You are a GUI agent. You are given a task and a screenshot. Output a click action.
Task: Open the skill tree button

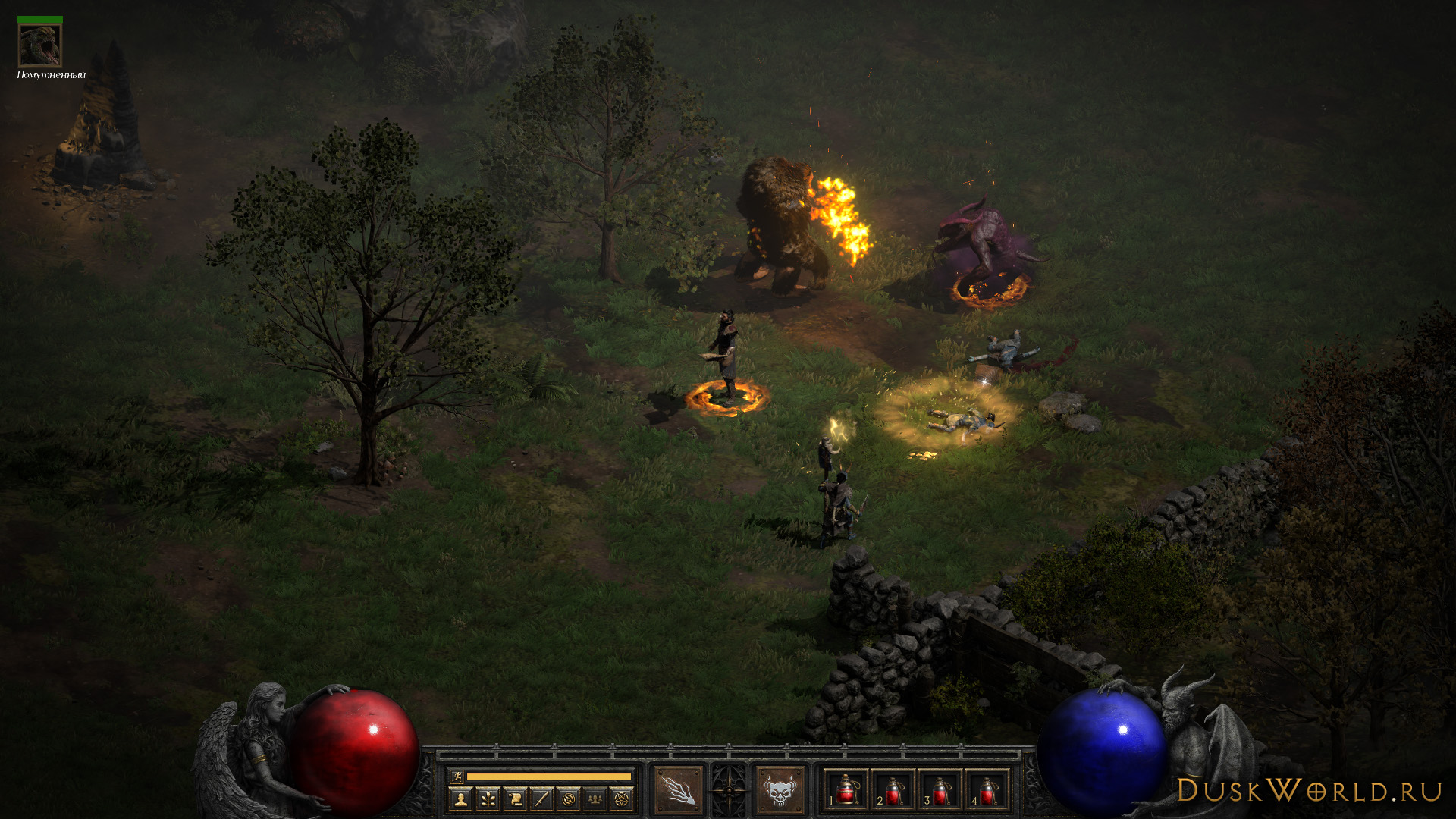tap(488, 799)
